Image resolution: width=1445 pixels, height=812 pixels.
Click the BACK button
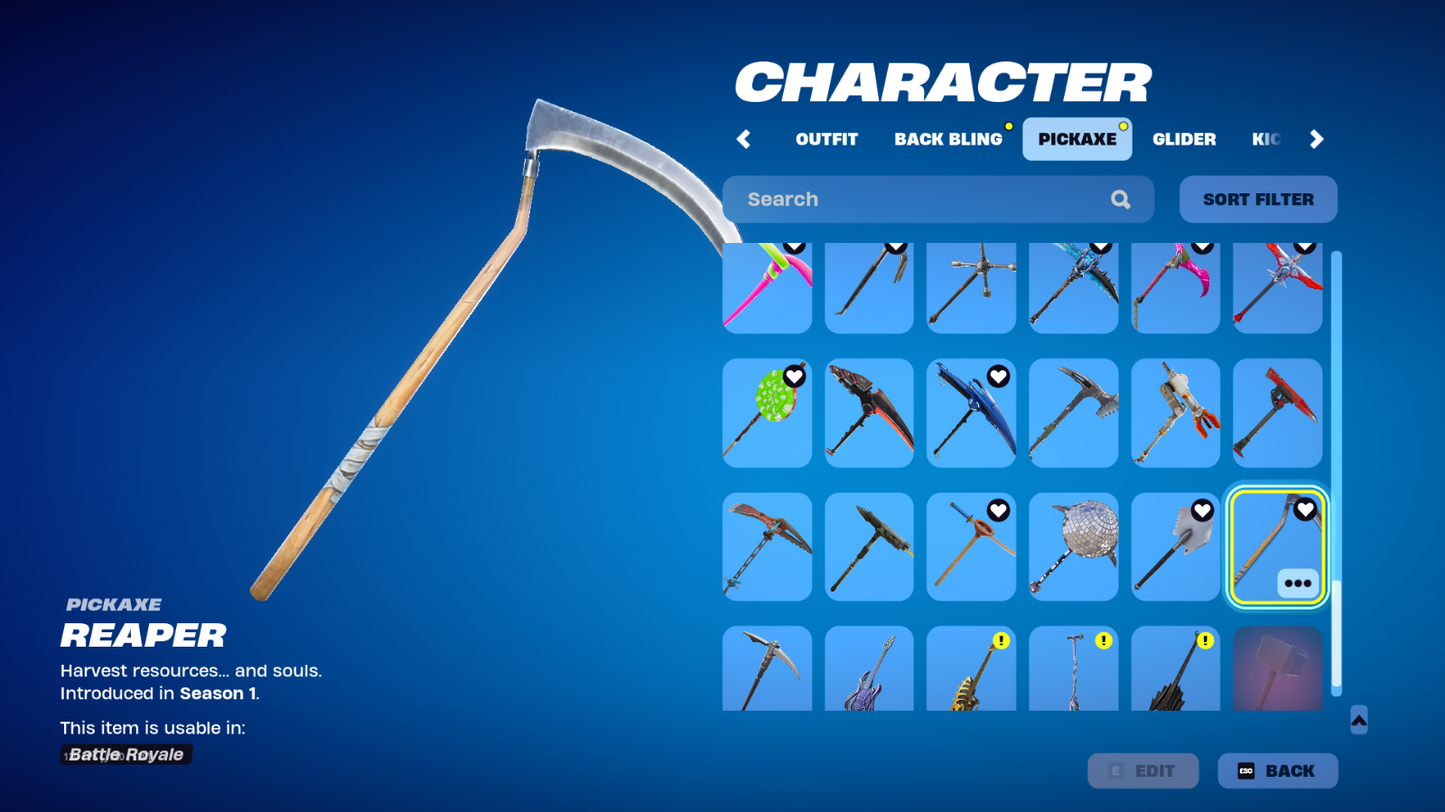point(1277,770)
